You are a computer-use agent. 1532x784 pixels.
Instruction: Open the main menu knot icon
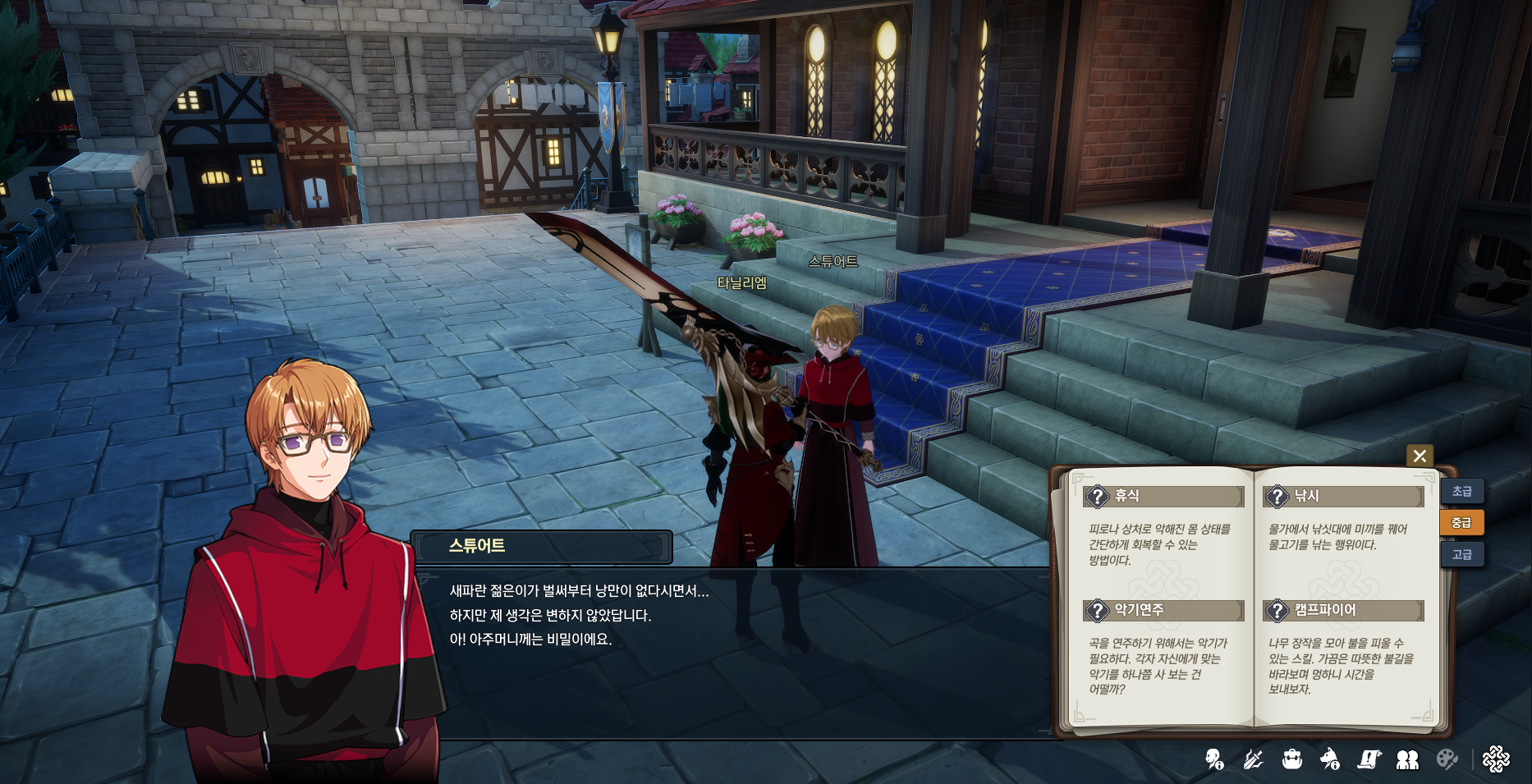tap(1496, 759)
